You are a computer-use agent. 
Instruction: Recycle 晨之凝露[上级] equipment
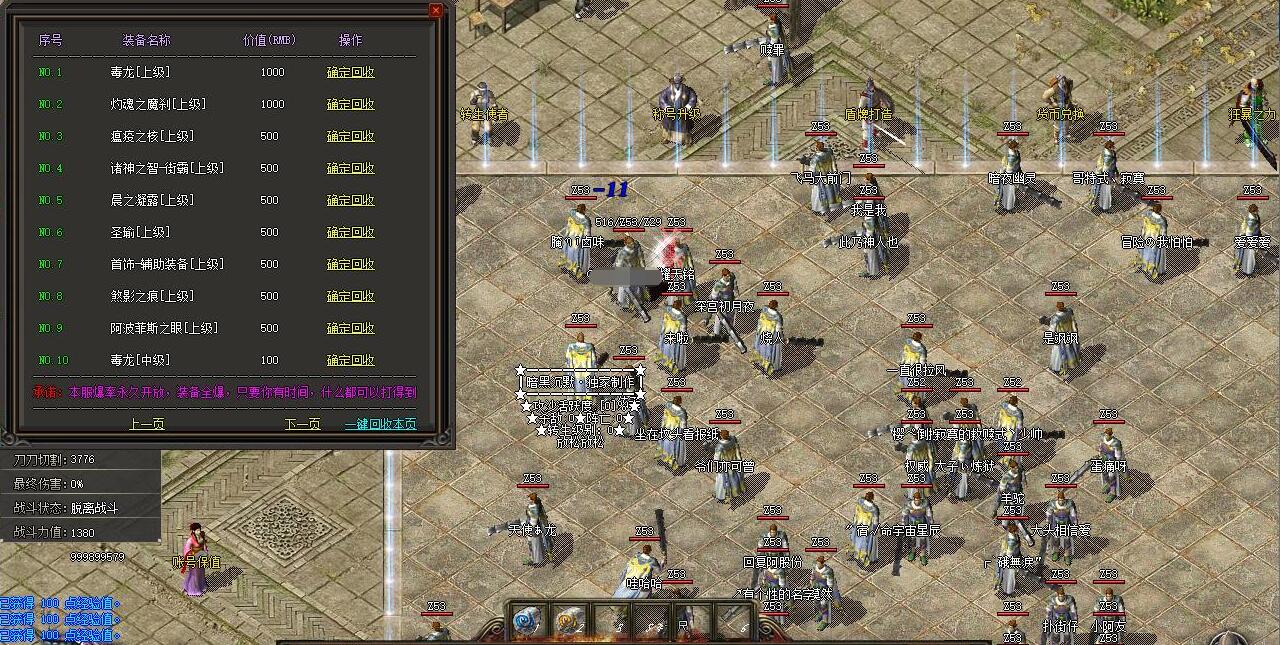click(x=351, y=200)
